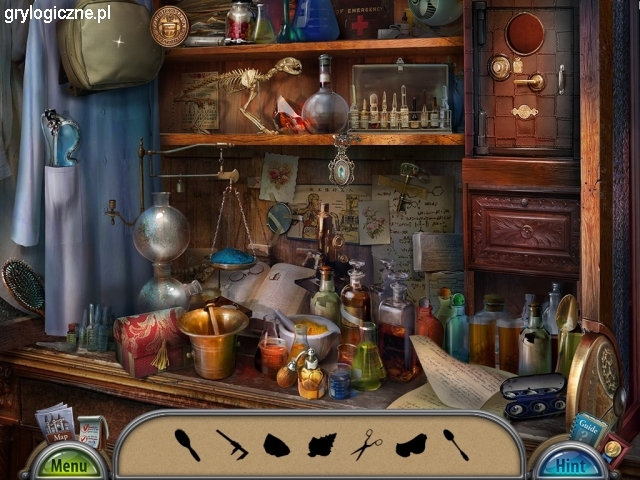Select the scissors silhouette in tray
This screenshot has width=640, height=480.
pyautogui.click(x=366, y=443)
